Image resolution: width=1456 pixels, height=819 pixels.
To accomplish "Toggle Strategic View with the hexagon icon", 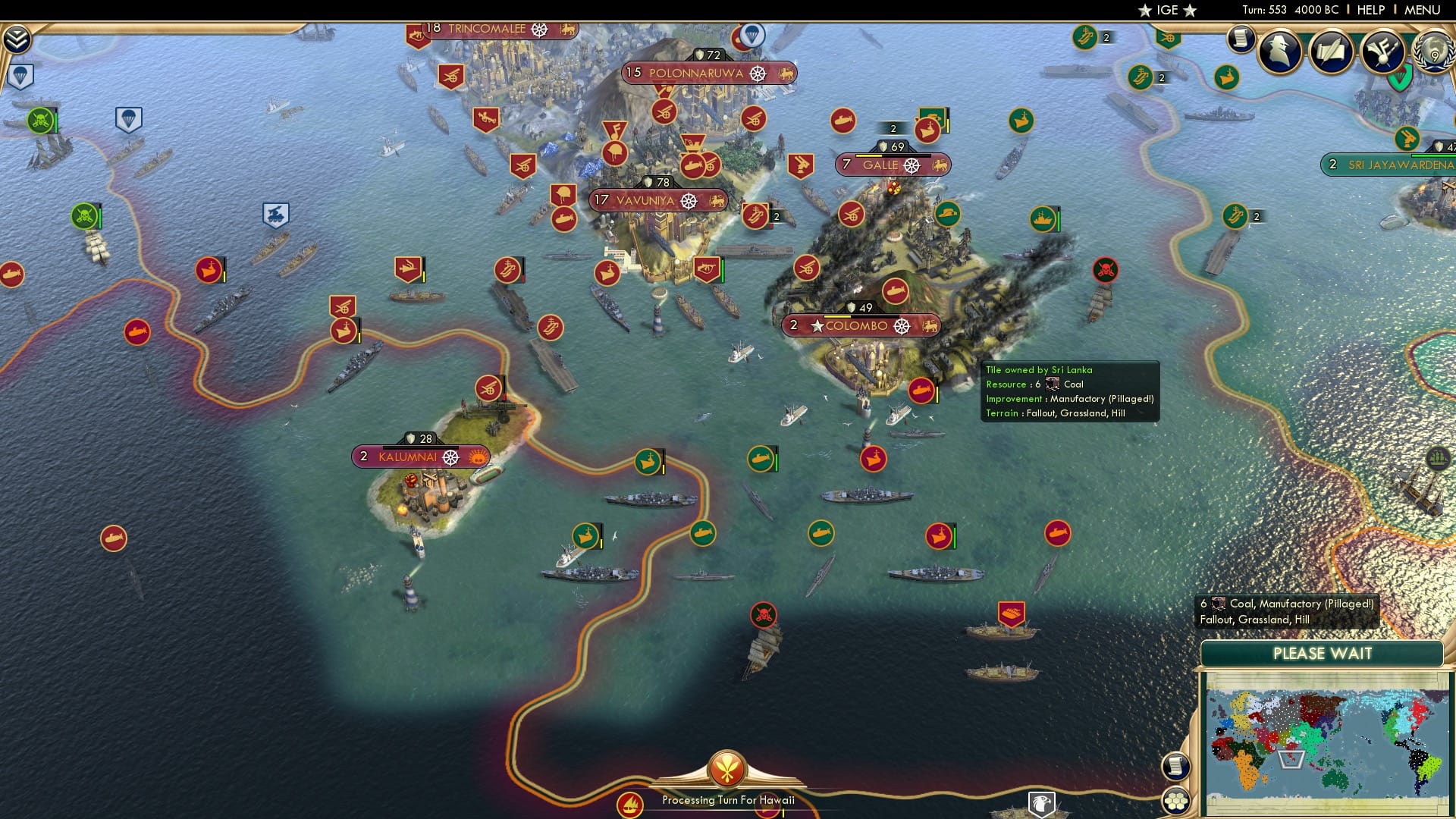I will click(x=1177, y=802).
